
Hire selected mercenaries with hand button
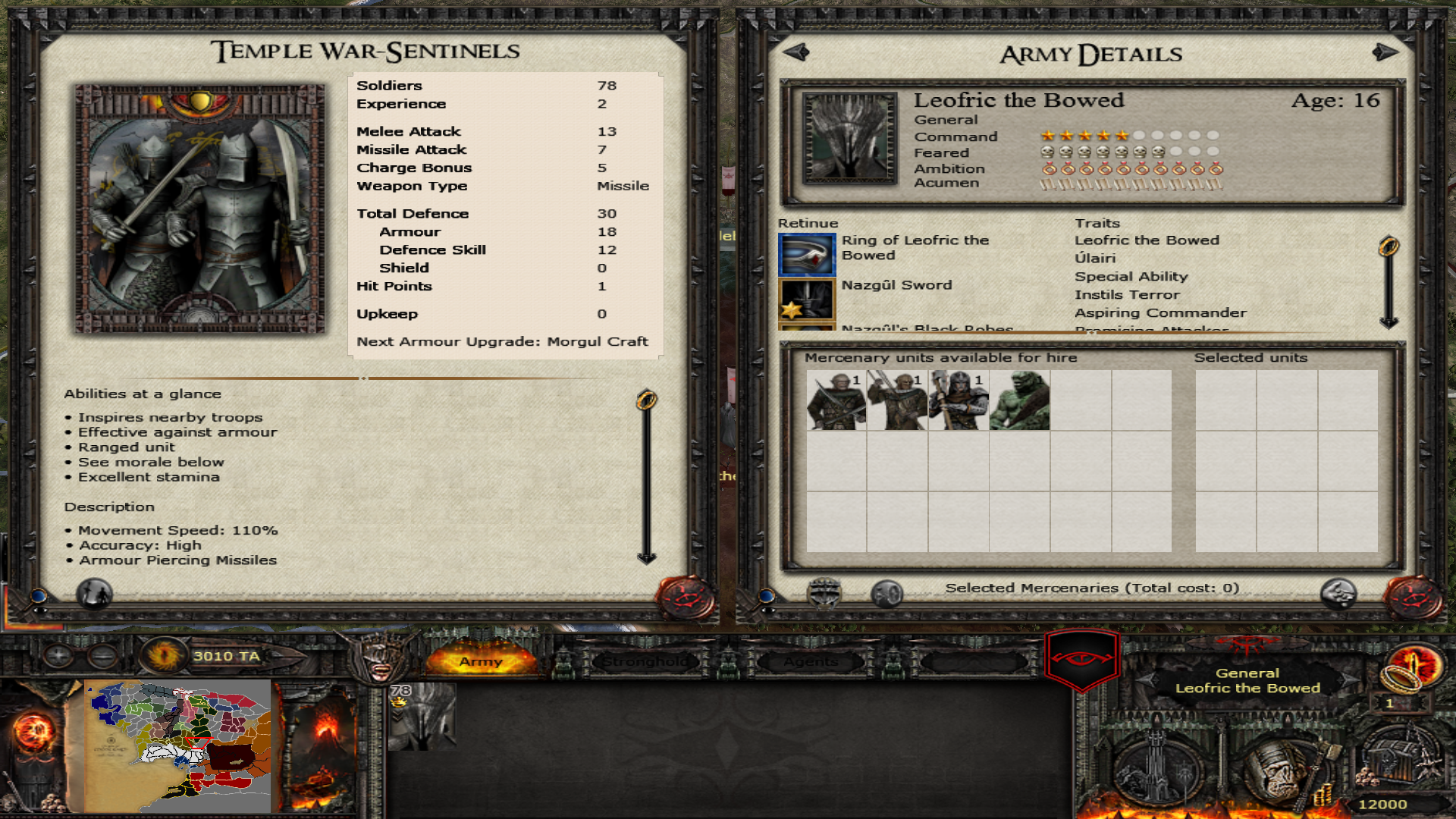pyautogui.click(x=1338, y=593)
